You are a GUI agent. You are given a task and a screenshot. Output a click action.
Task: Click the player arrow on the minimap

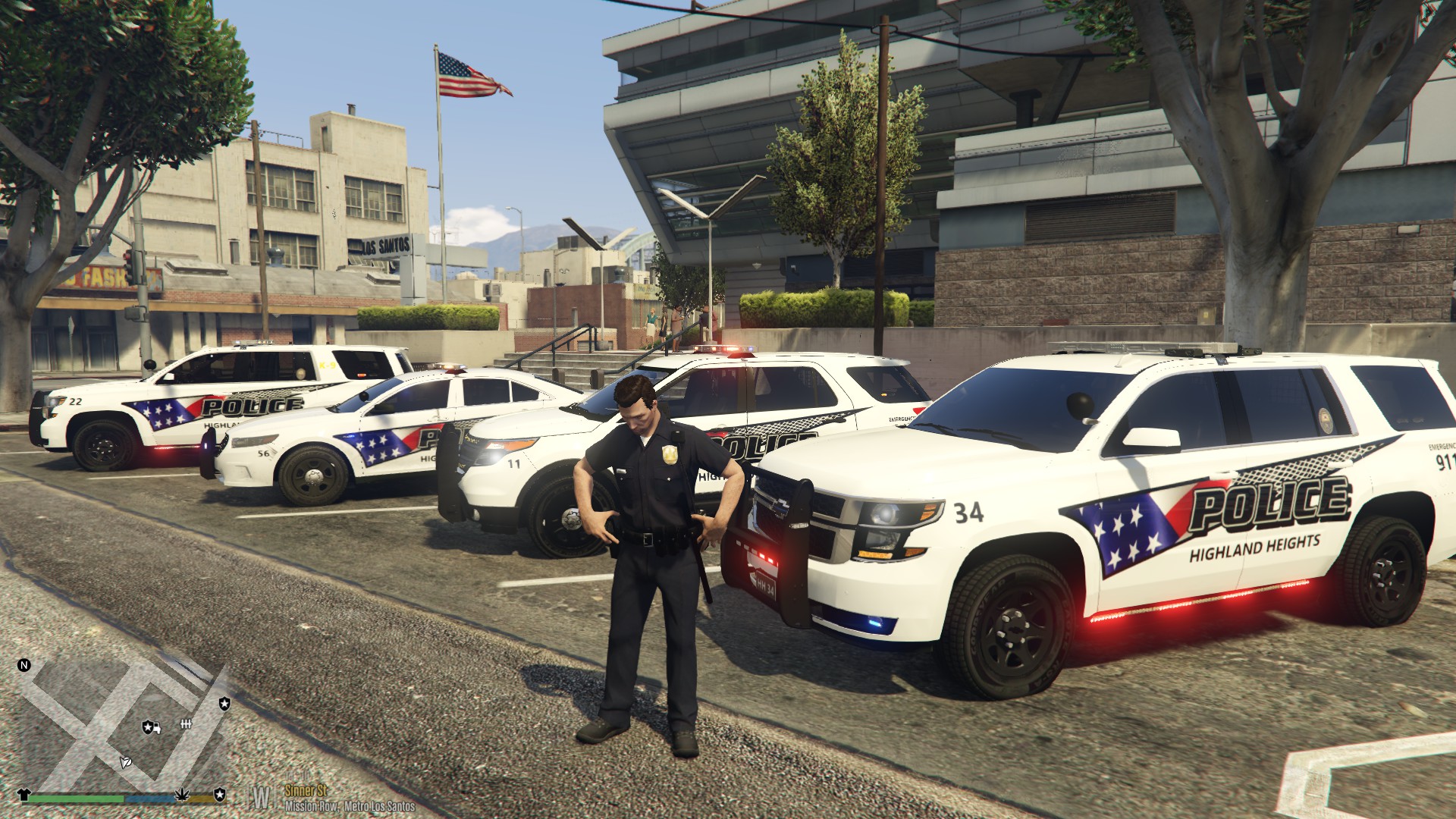pos(127,761)
